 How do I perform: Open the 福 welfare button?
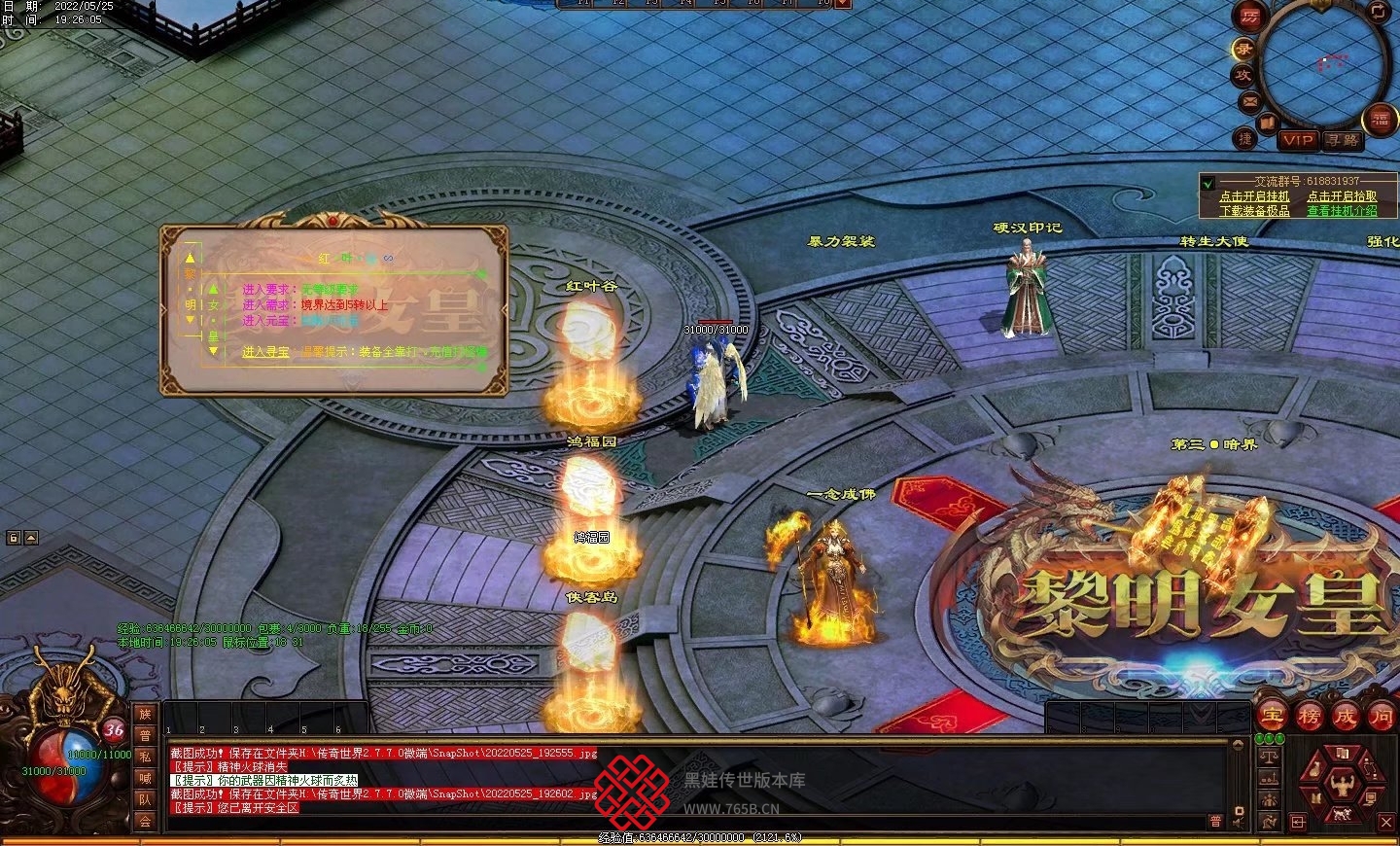point(1381,120)
